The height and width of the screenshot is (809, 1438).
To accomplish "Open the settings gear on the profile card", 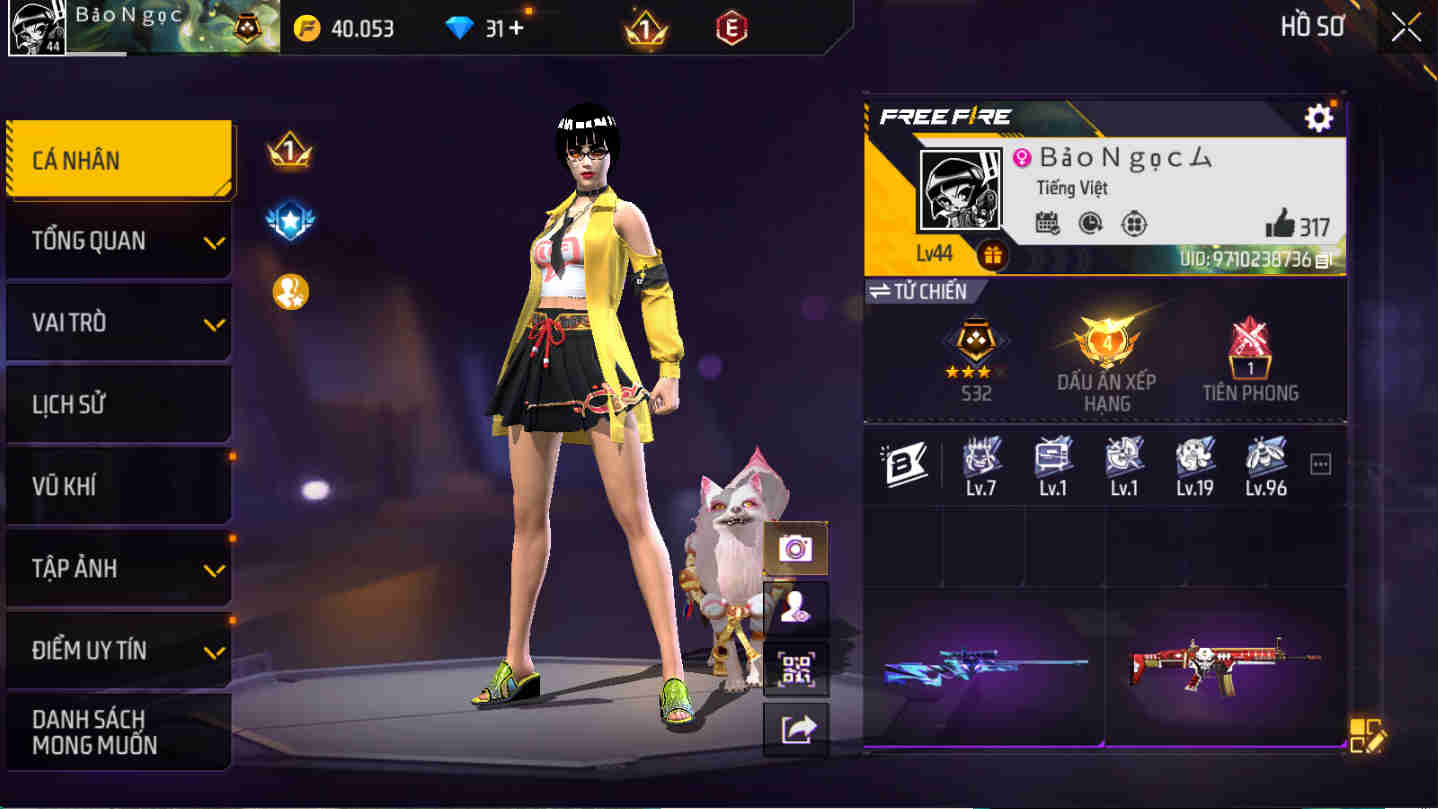I will 1318,117.
